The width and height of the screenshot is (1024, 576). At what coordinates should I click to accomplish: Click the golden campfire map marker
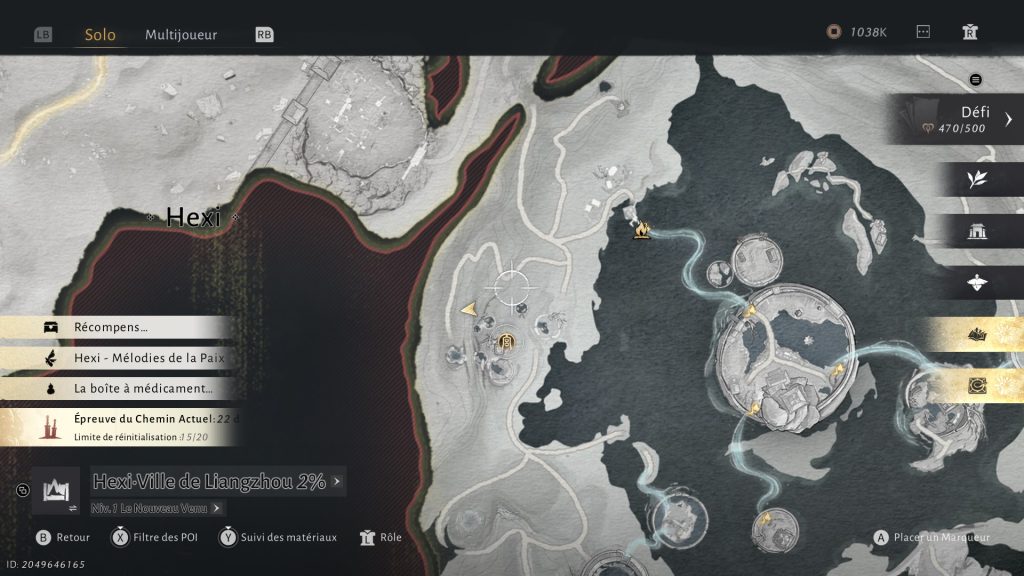tap(639, 231)
